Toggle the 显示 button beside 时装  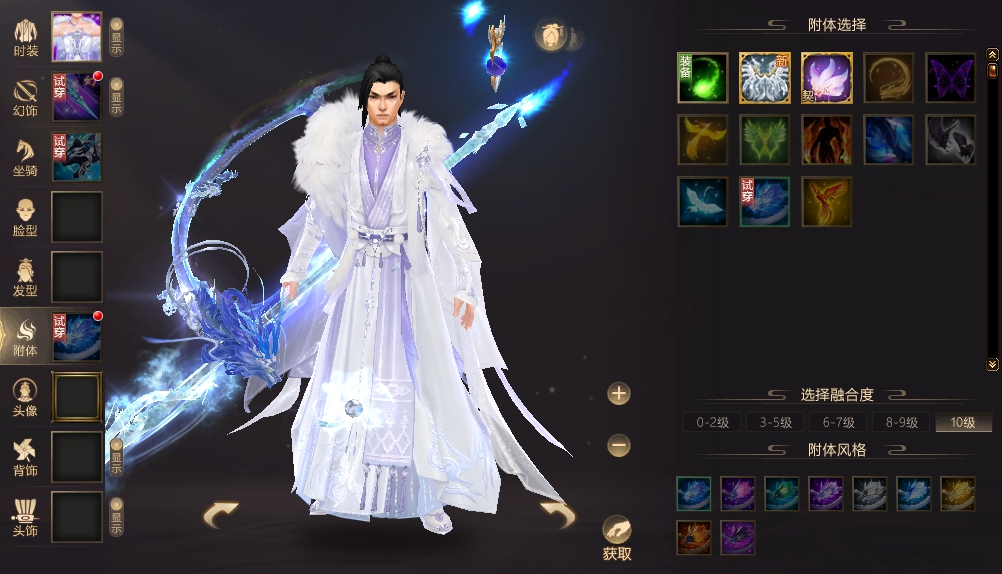pyautogui.click(x=116, y=37)
